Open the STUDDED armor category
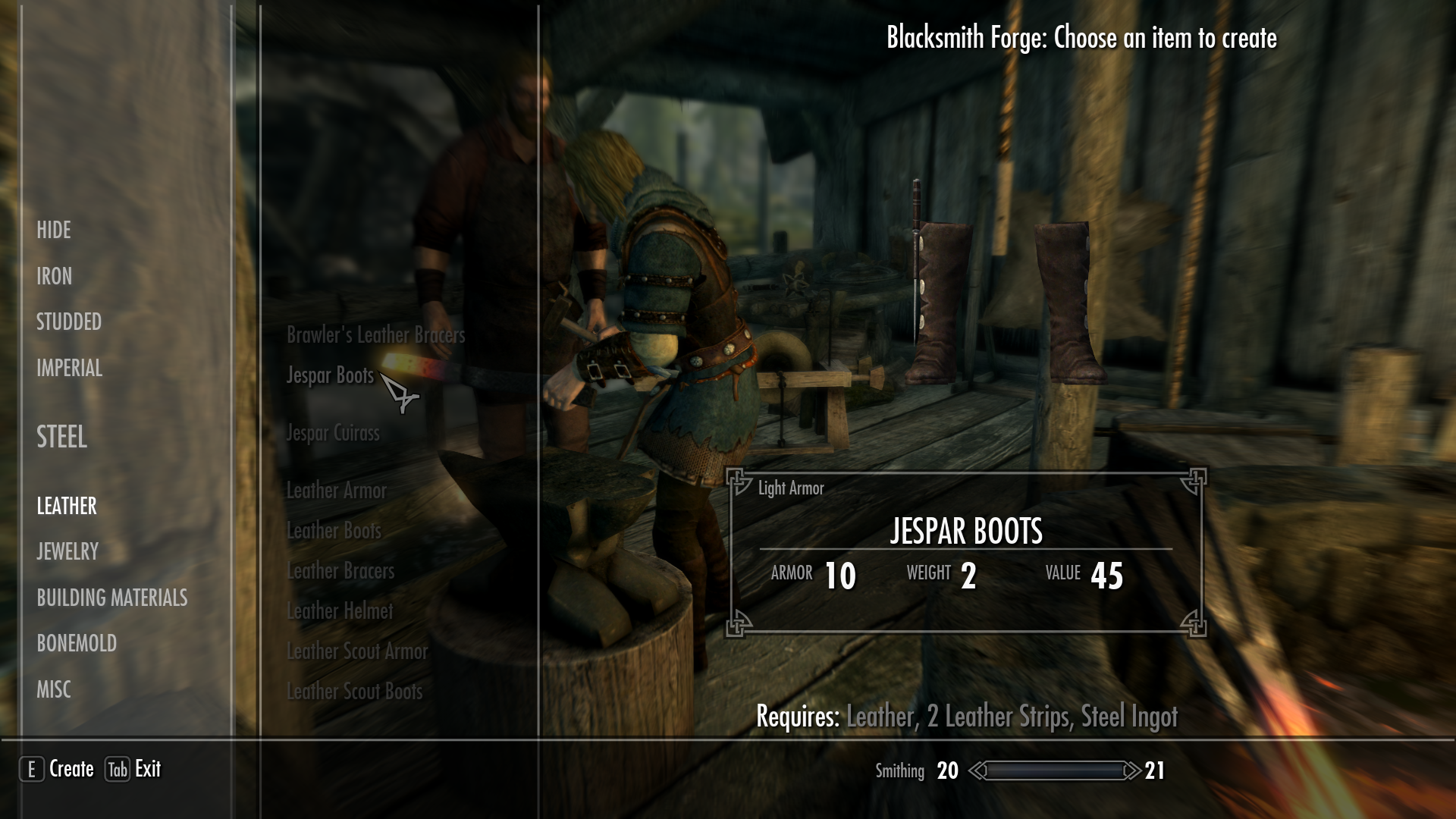 point(68,322)
